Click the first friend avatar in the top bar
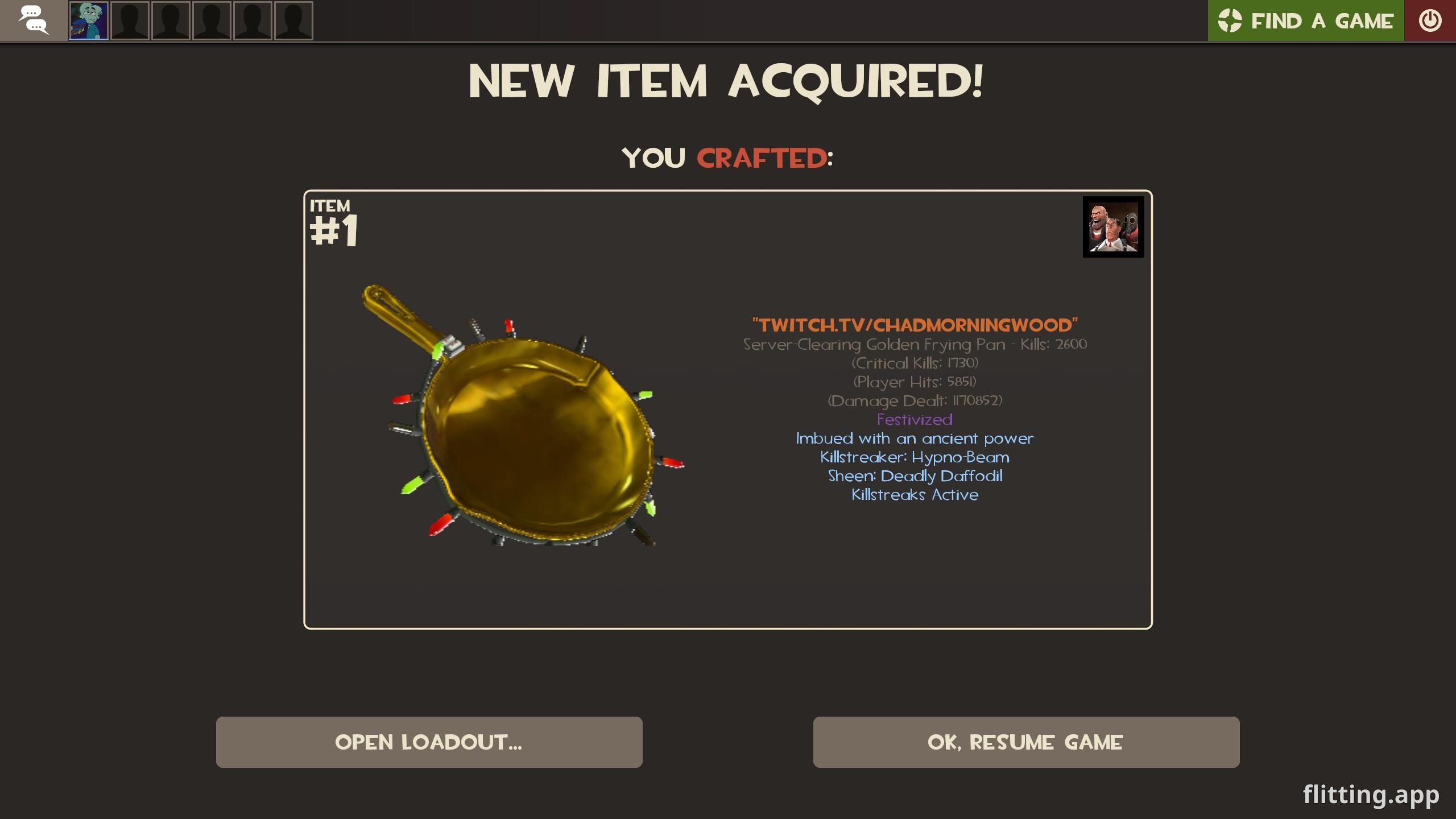1456x819 pixels. [x=88, y=20]
